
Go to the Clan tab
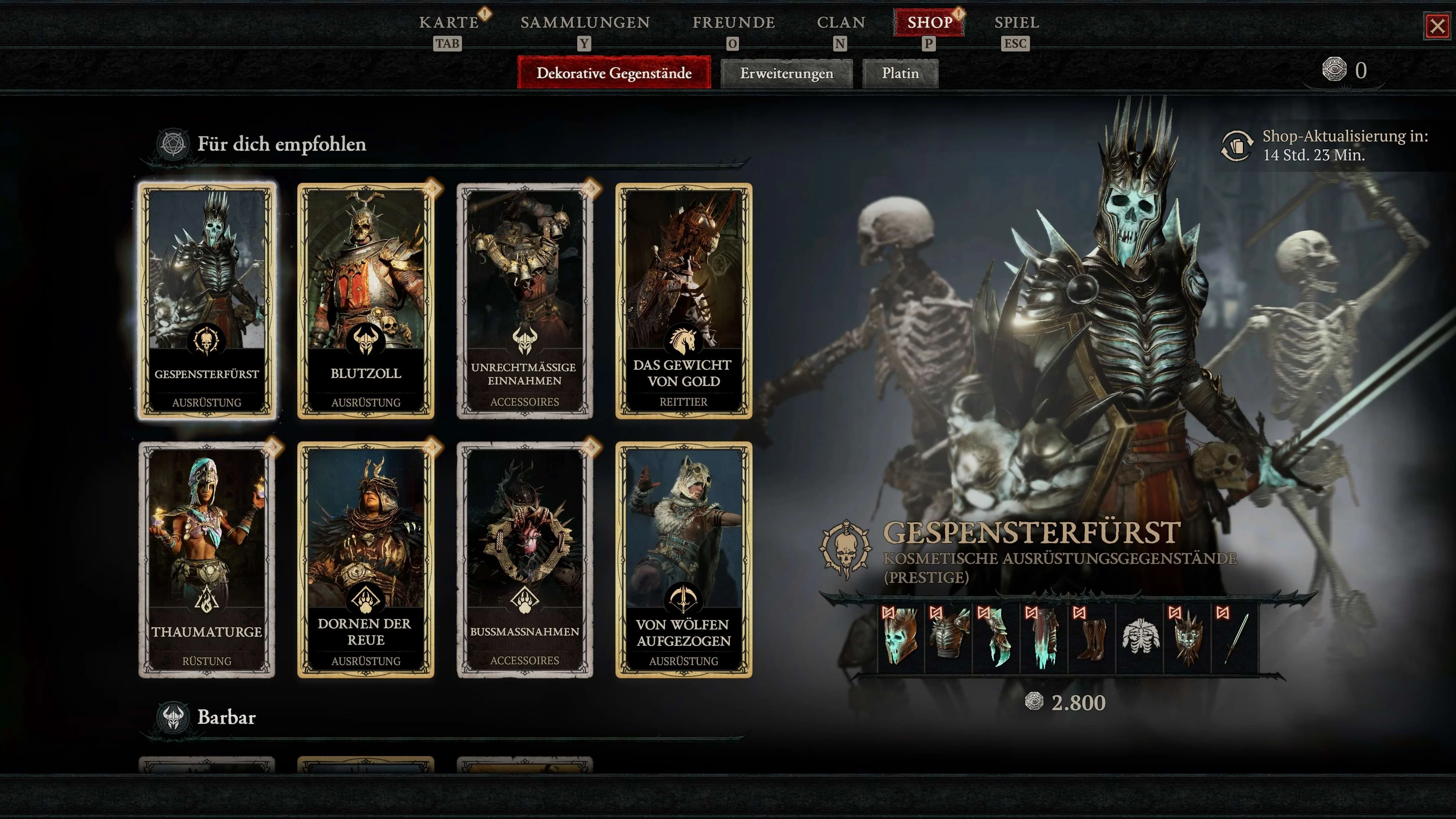(841, 23)
